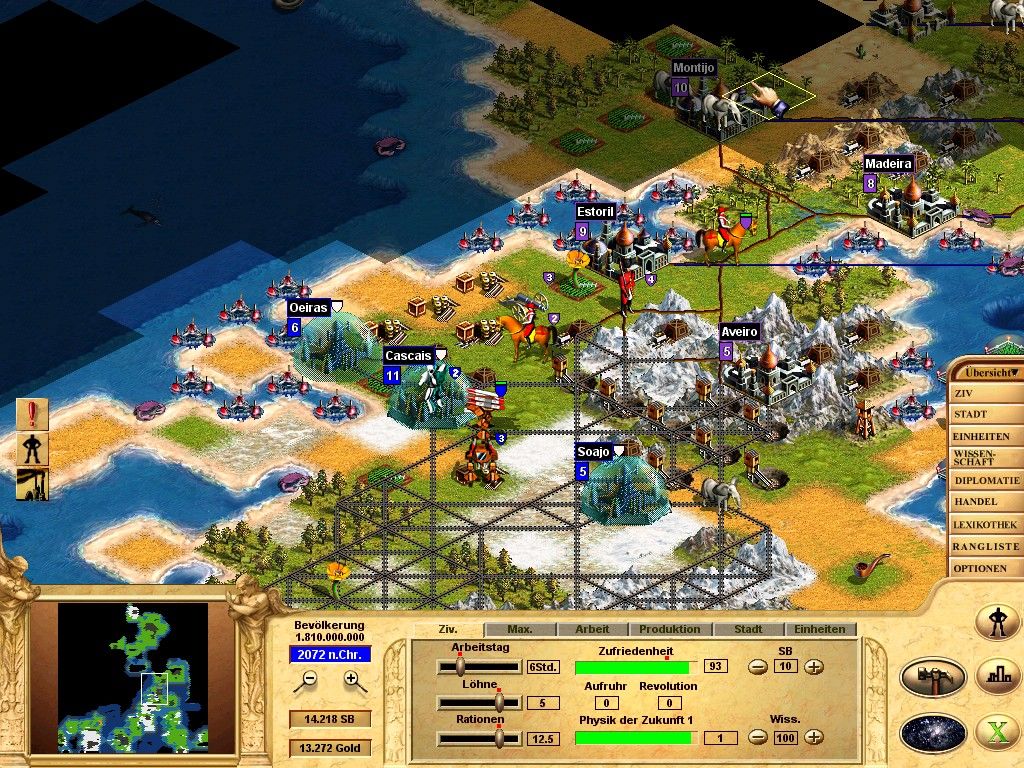Collapse the Übersicht dropdown header
The image size is (1024, 768).
coord(986,371)
